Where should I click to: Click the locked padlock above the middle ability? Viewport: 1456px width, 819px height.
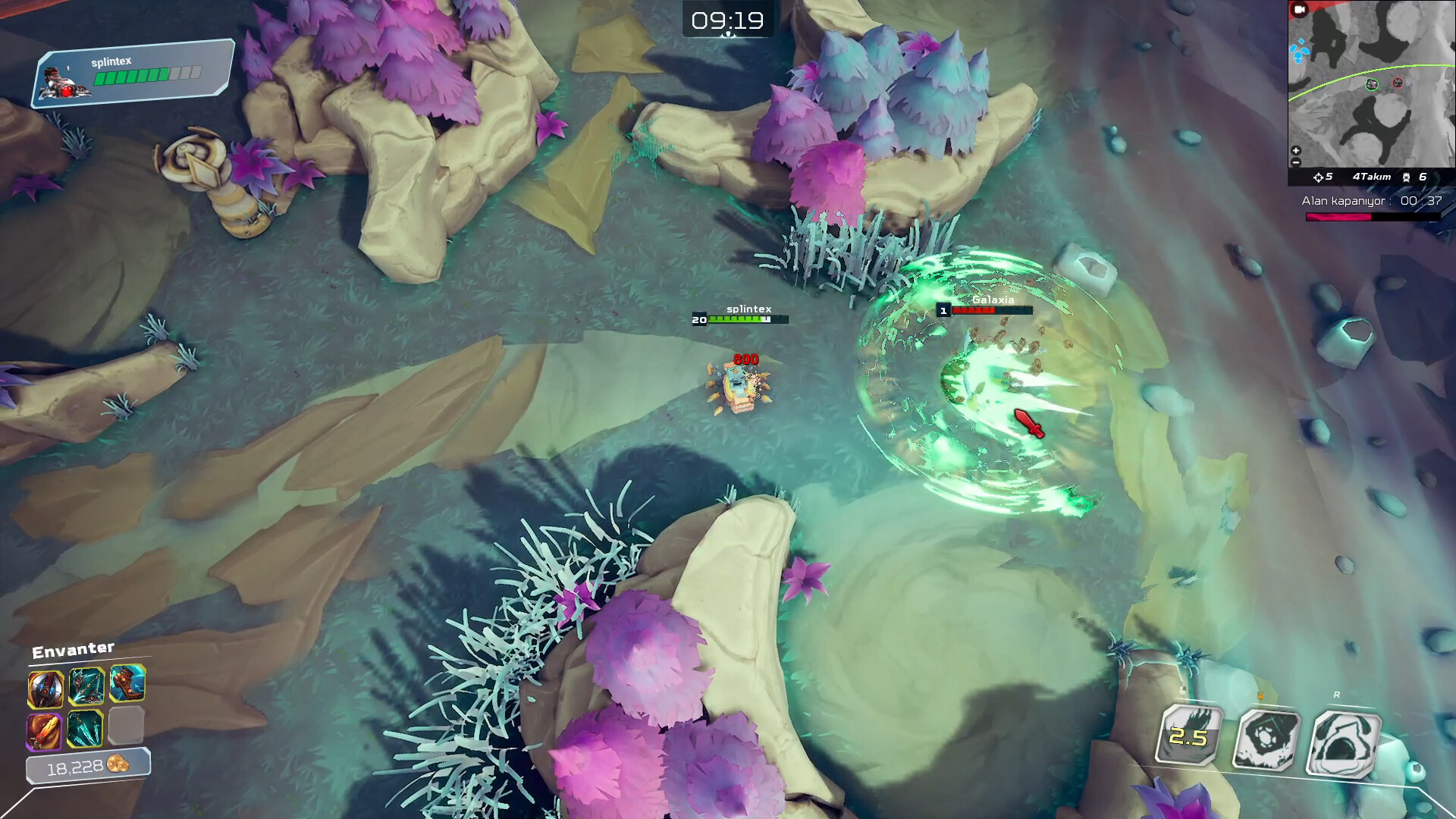tap(1260, 694)
